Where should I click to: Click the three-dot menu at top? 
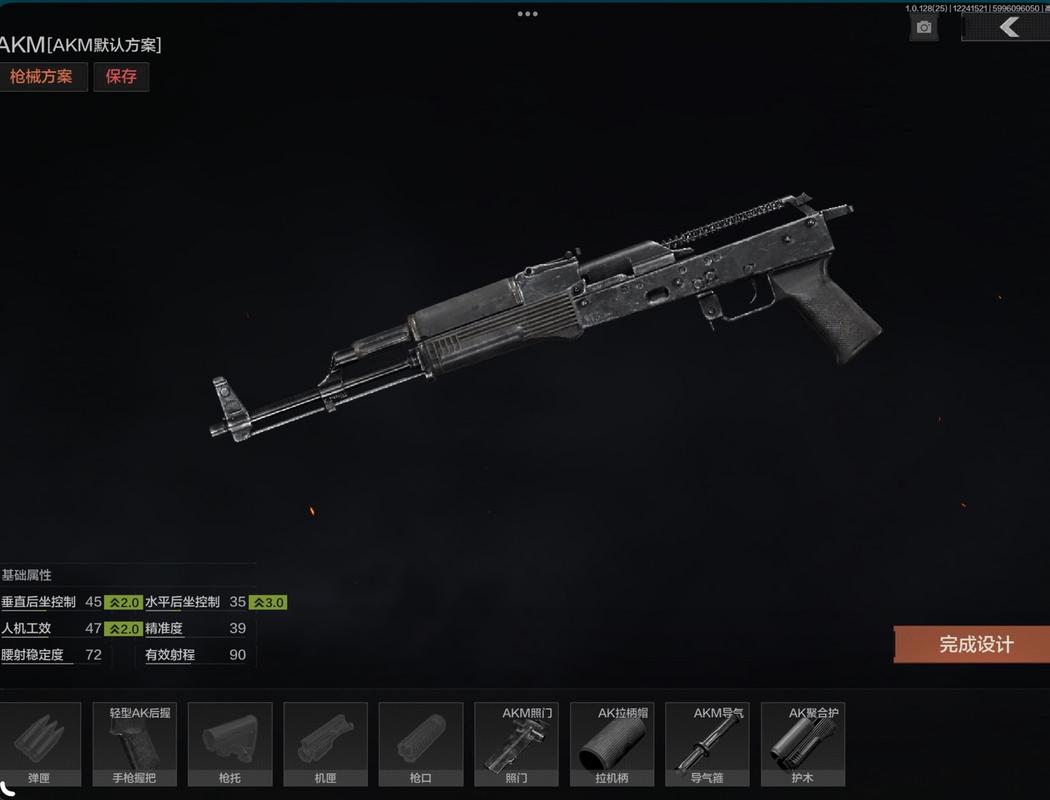[x=527, y=14]
